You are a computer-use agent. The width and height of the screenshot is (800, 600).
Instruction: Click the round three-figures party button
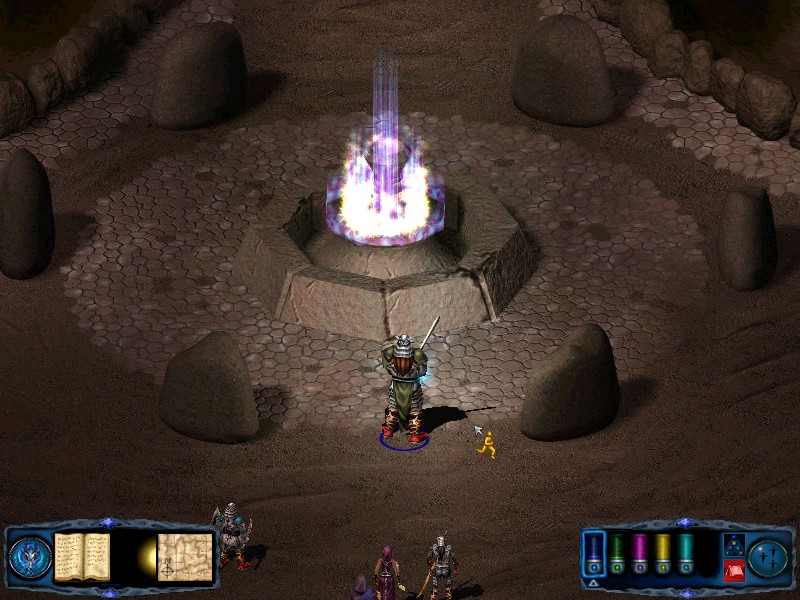768,556
